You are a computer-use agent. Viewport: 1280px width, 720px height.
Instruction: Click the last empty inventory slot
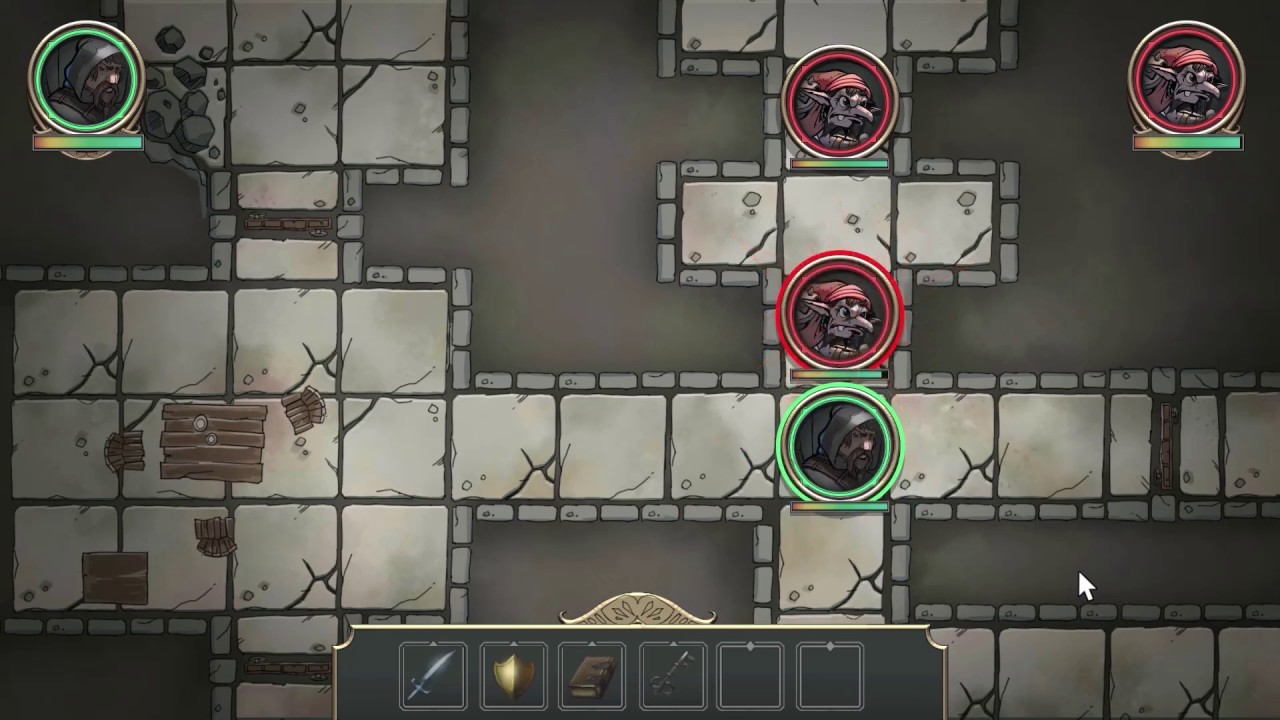(x=830, y=675)
